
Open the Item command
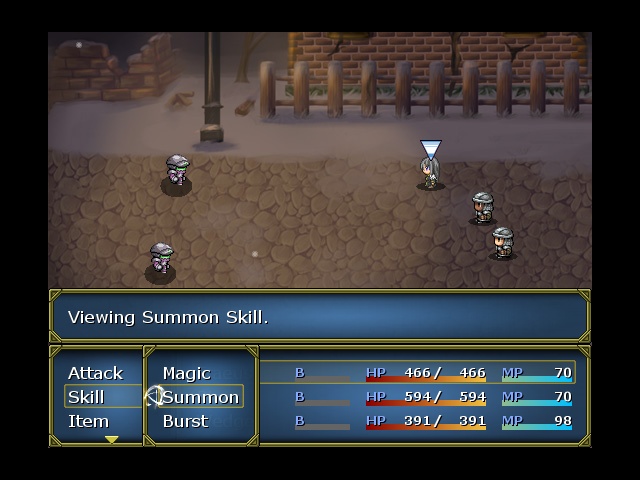[88, 421]
